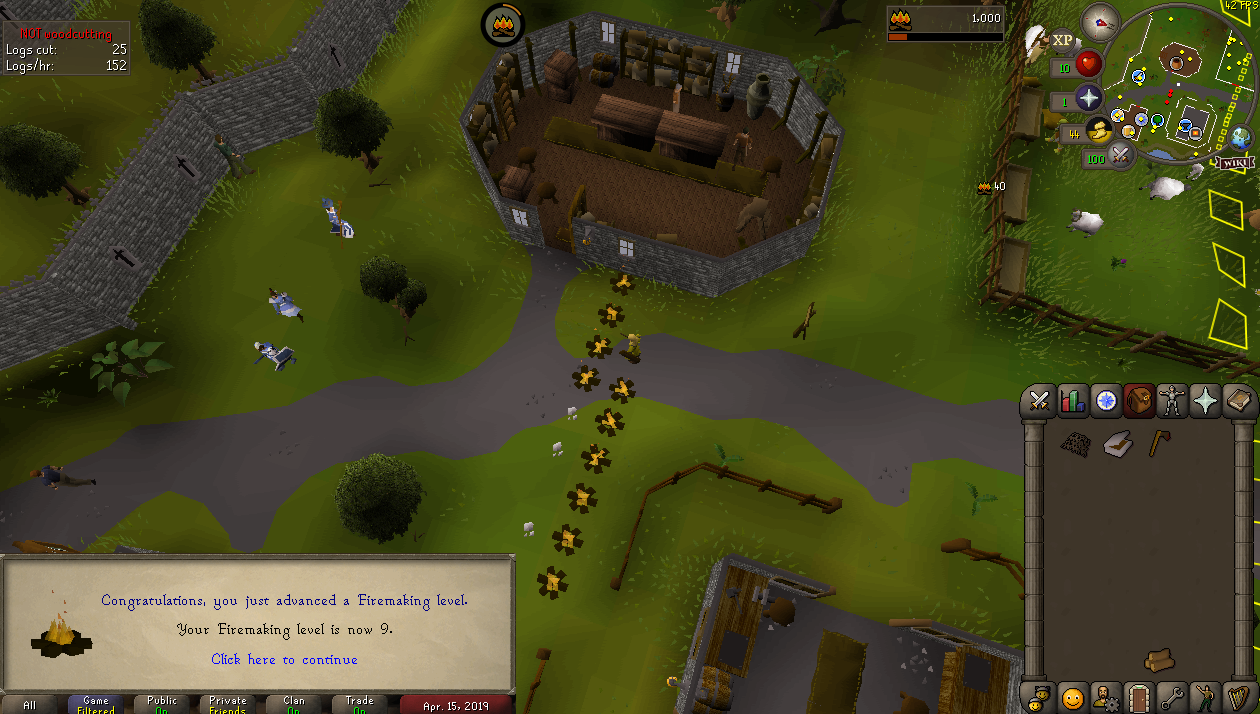Switch to the Skills tab
1260x714 pixels.
tap(1072, 401)
